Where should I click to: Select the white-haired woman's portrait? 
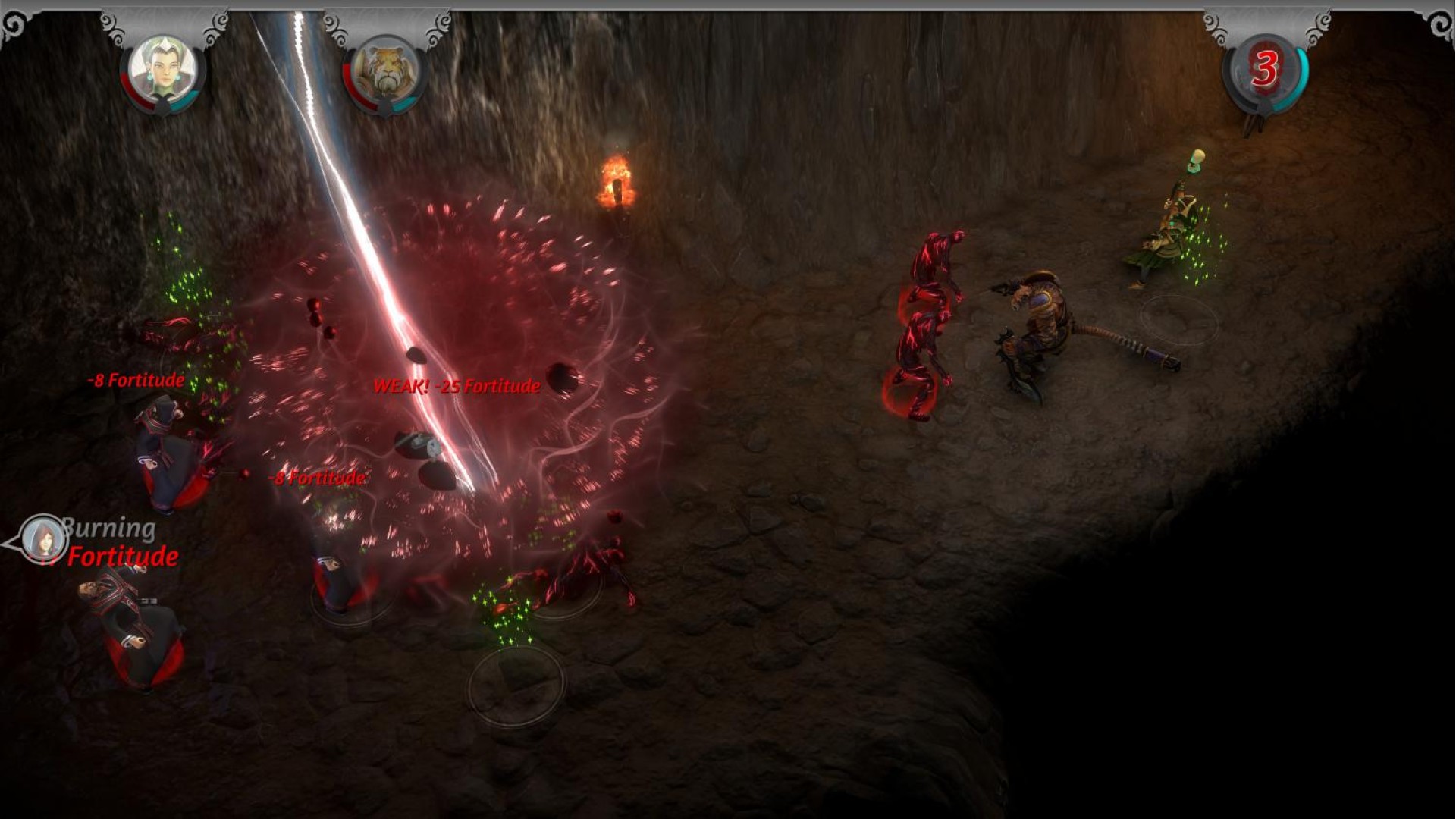pyautogui.click(x=162, y=70)
